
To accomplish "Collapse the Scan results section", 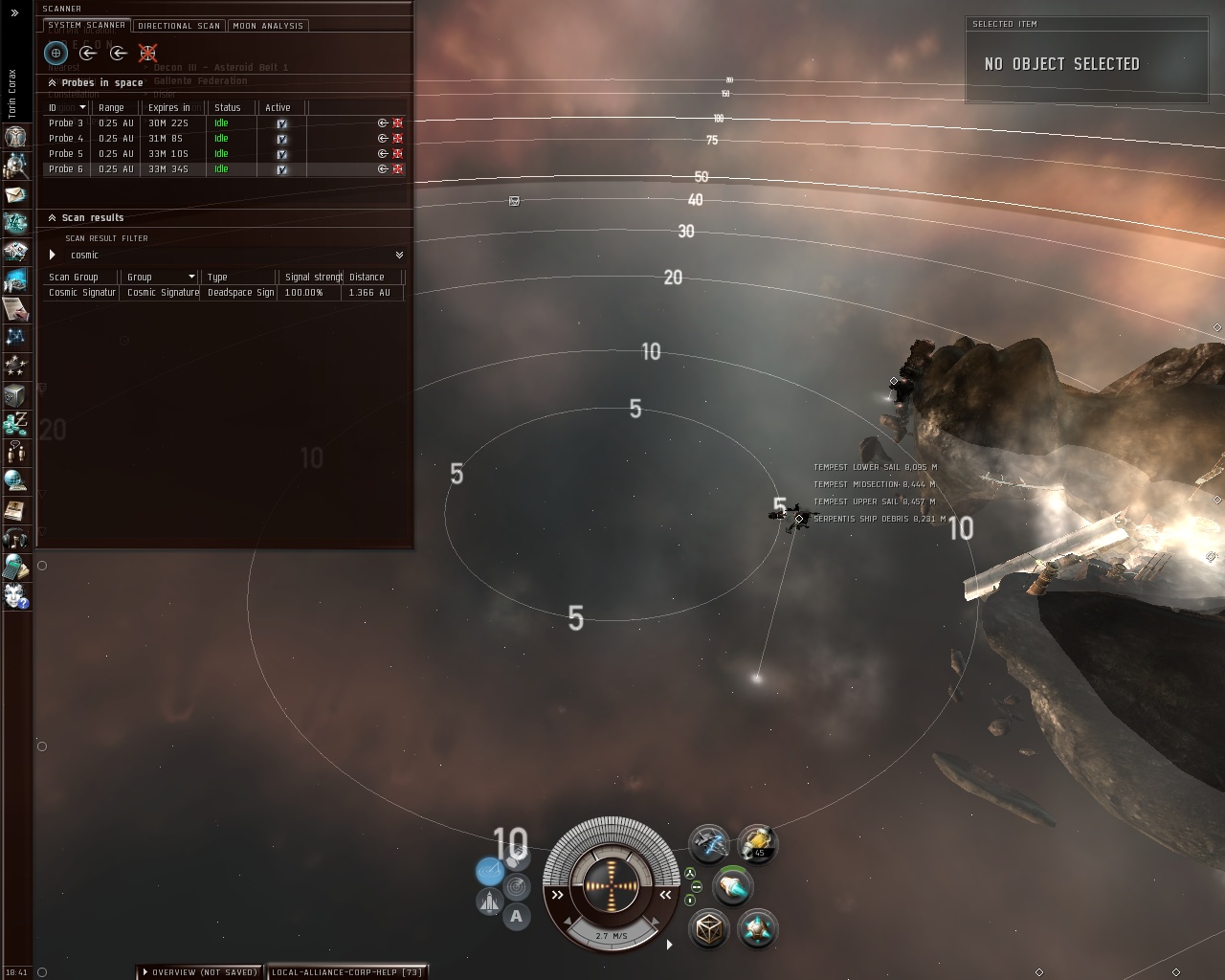I will [x=52, y=218].
